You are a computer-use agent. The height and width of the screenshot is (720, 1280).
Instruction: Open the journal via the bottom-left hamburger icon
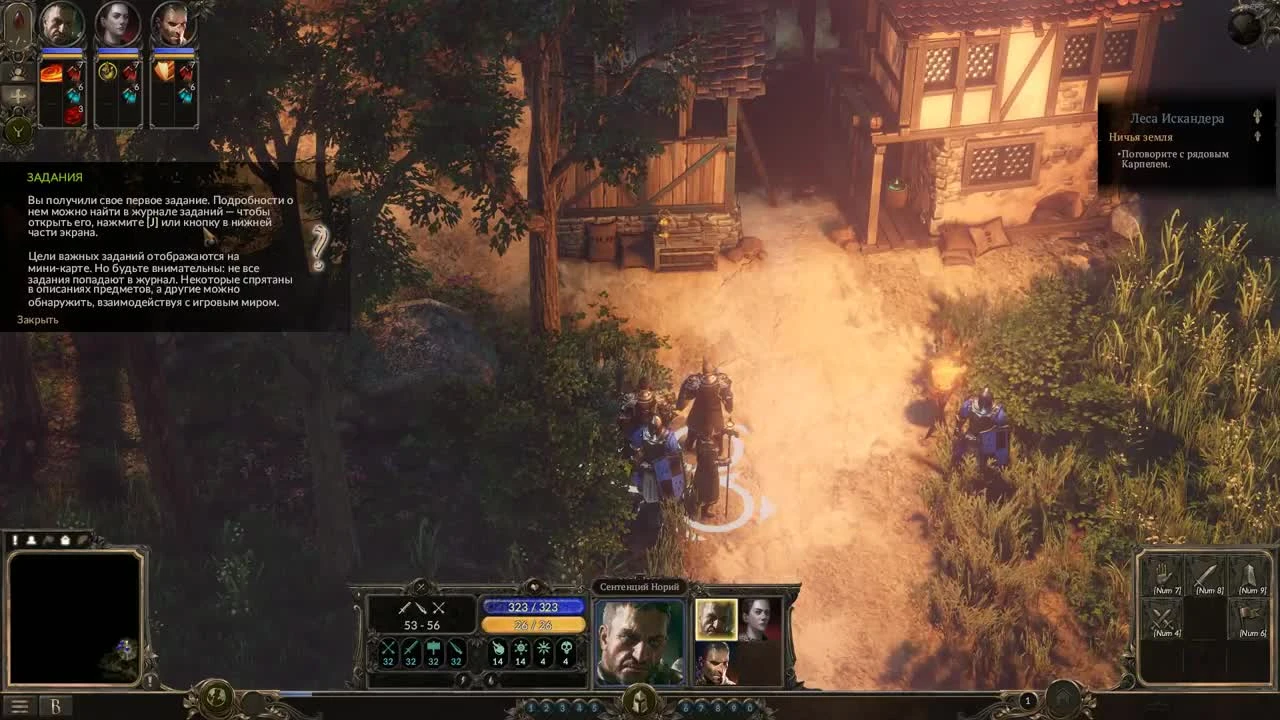[x=19, y=704]
